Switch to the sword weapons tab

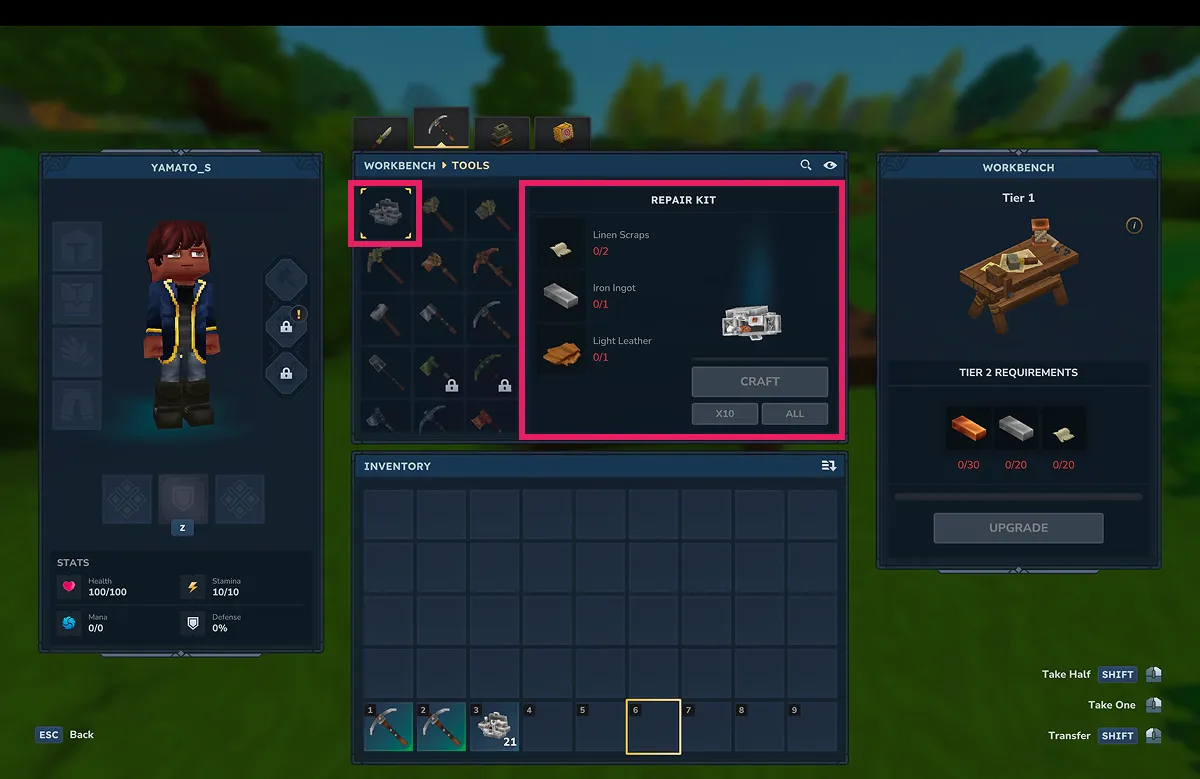tap(381, 134)
